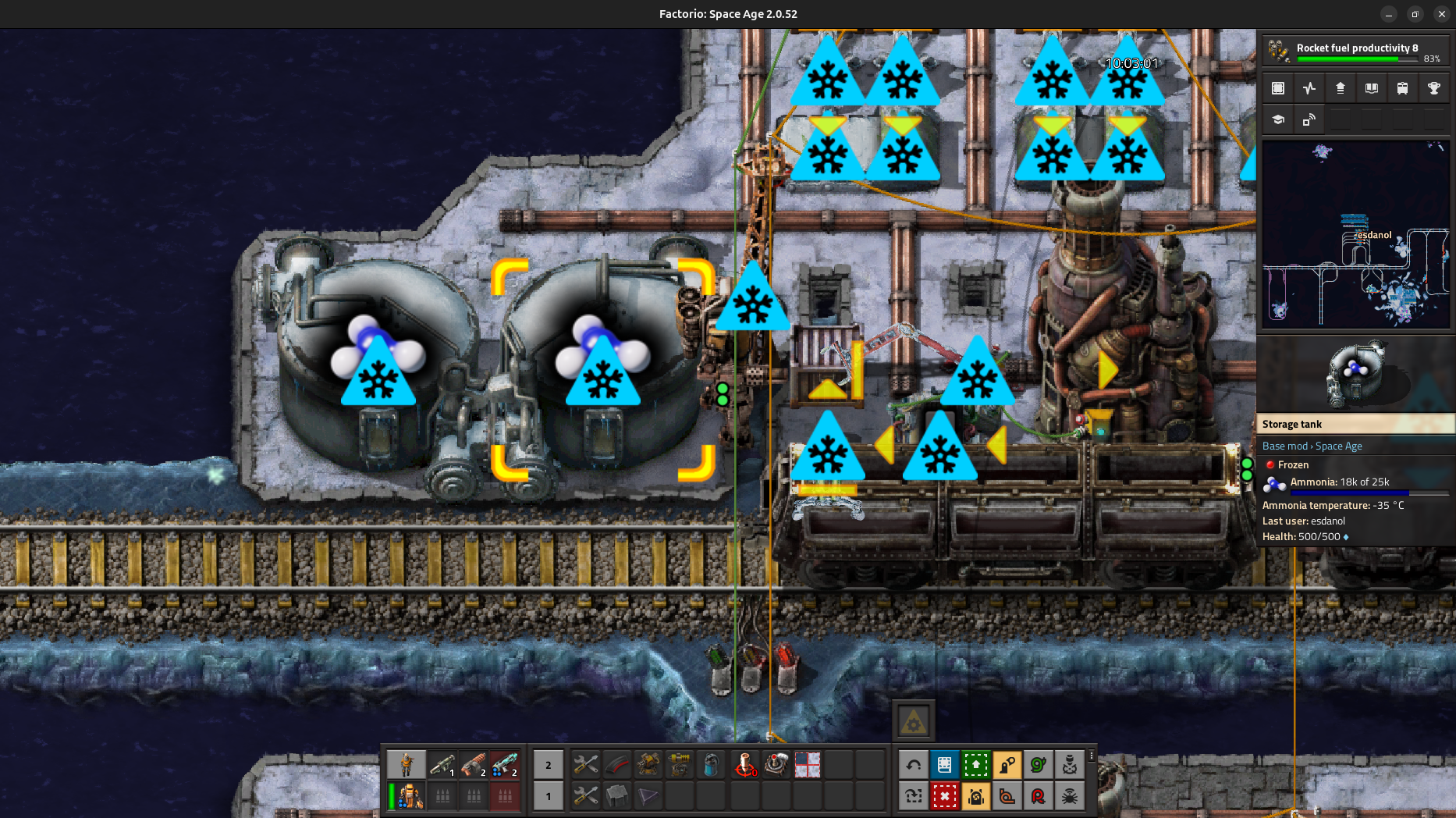Select the character armor slot

click(407, 796)
